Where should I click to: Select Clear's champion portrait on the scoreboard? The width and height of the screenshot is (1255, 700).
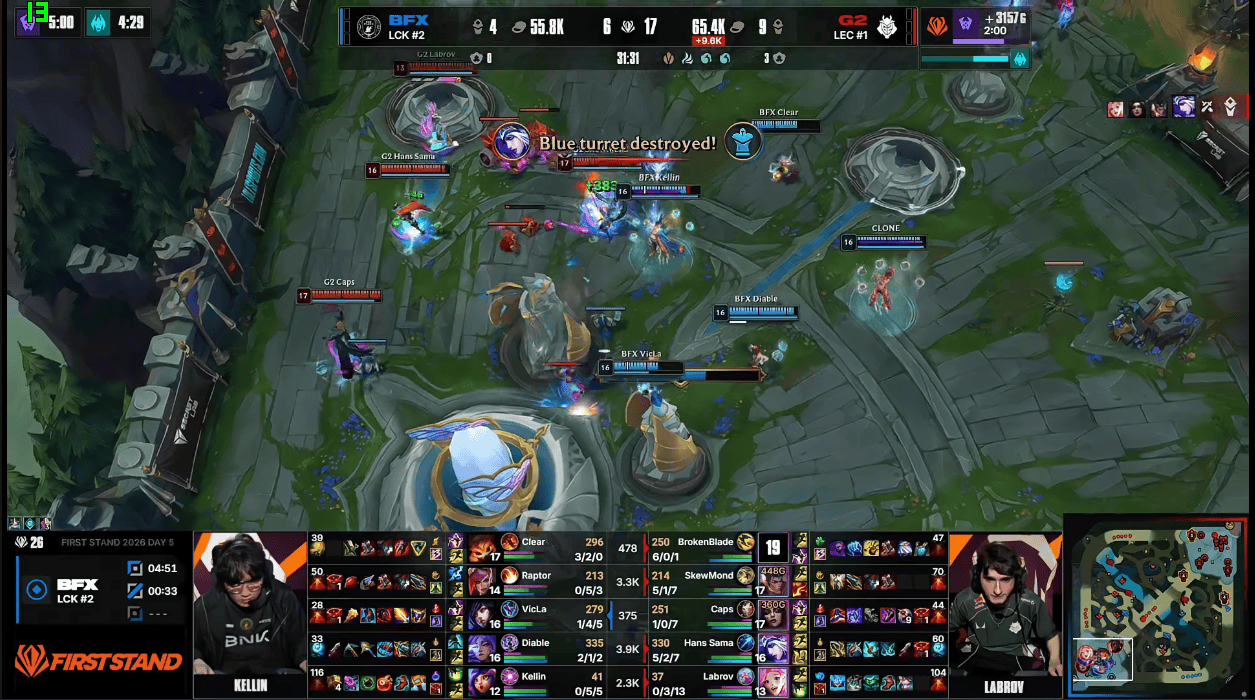(483, 549)
